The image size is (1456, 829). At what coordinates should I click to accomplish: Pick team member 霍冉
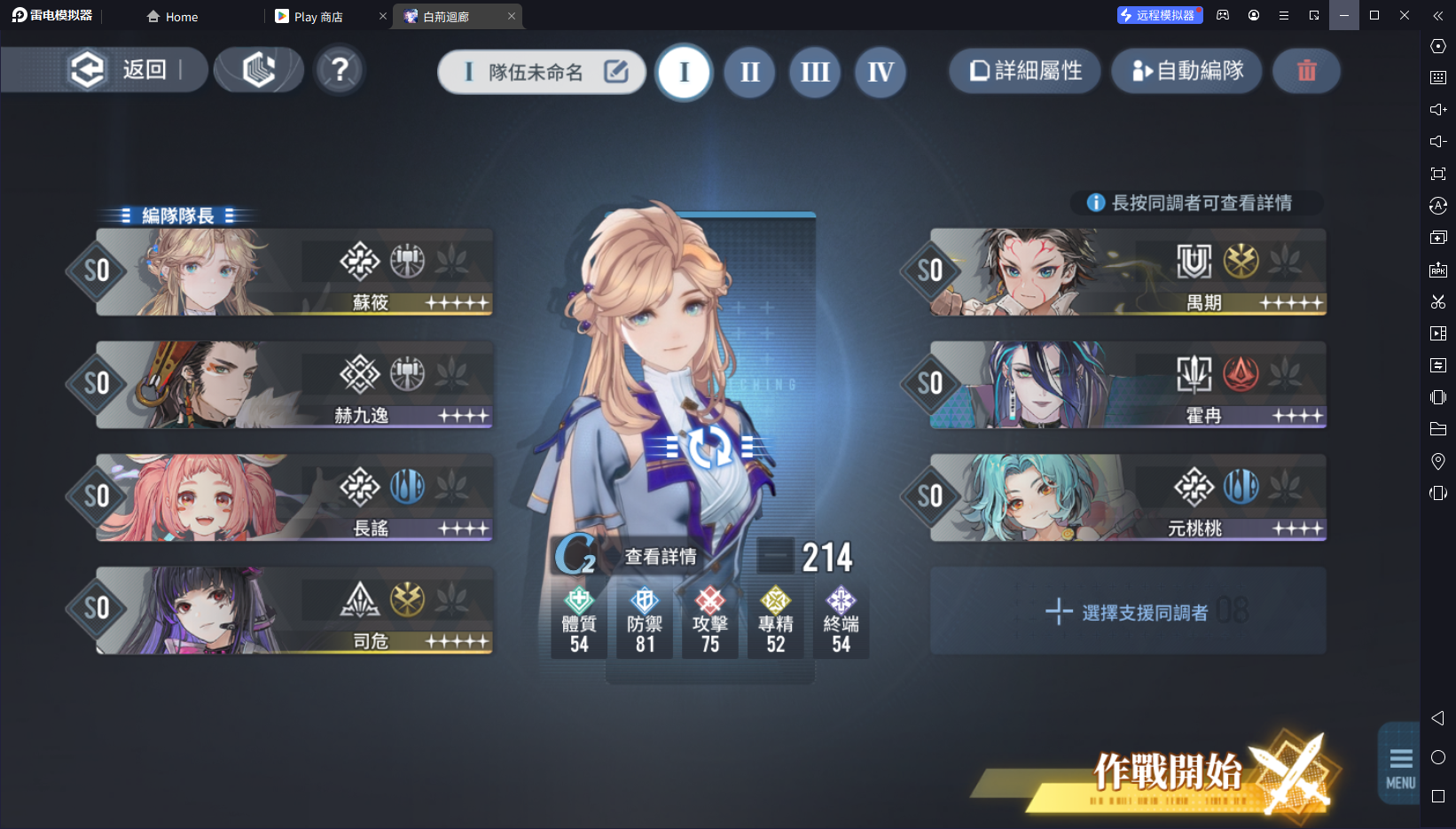(x=1128, y=385)
